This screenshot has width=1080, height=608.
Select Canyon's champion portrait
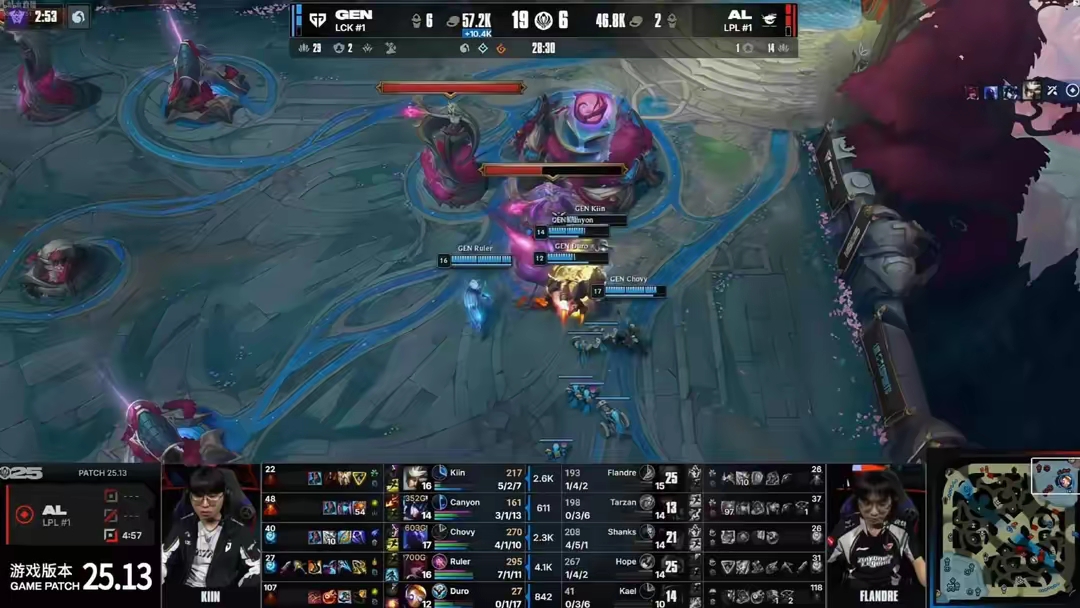pos(416,507)
